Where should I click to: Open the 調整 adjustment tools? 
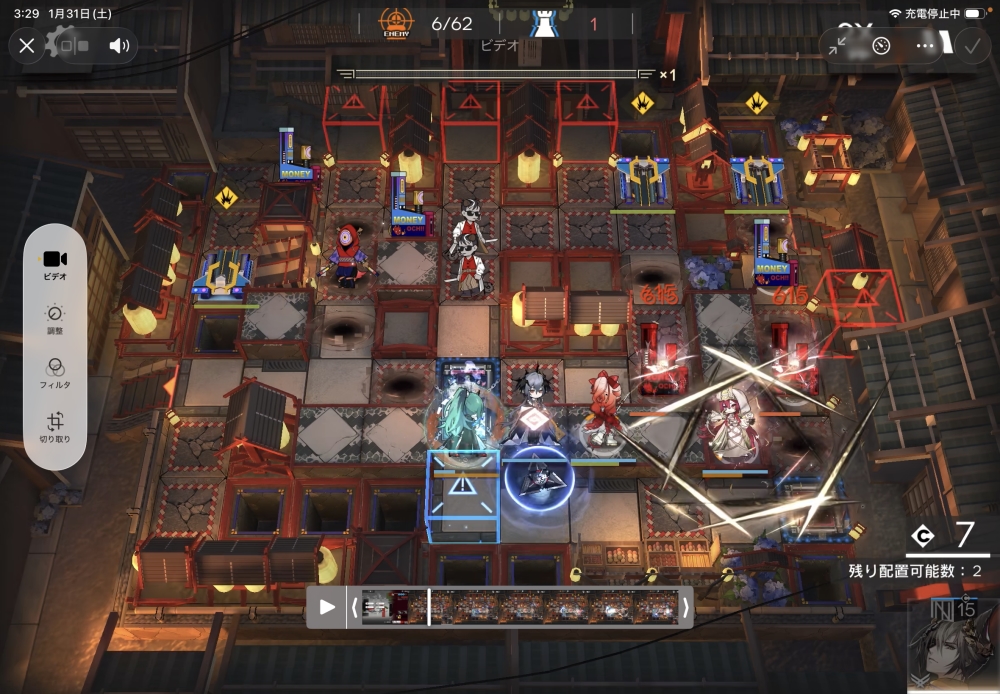(x=55, y=319)
